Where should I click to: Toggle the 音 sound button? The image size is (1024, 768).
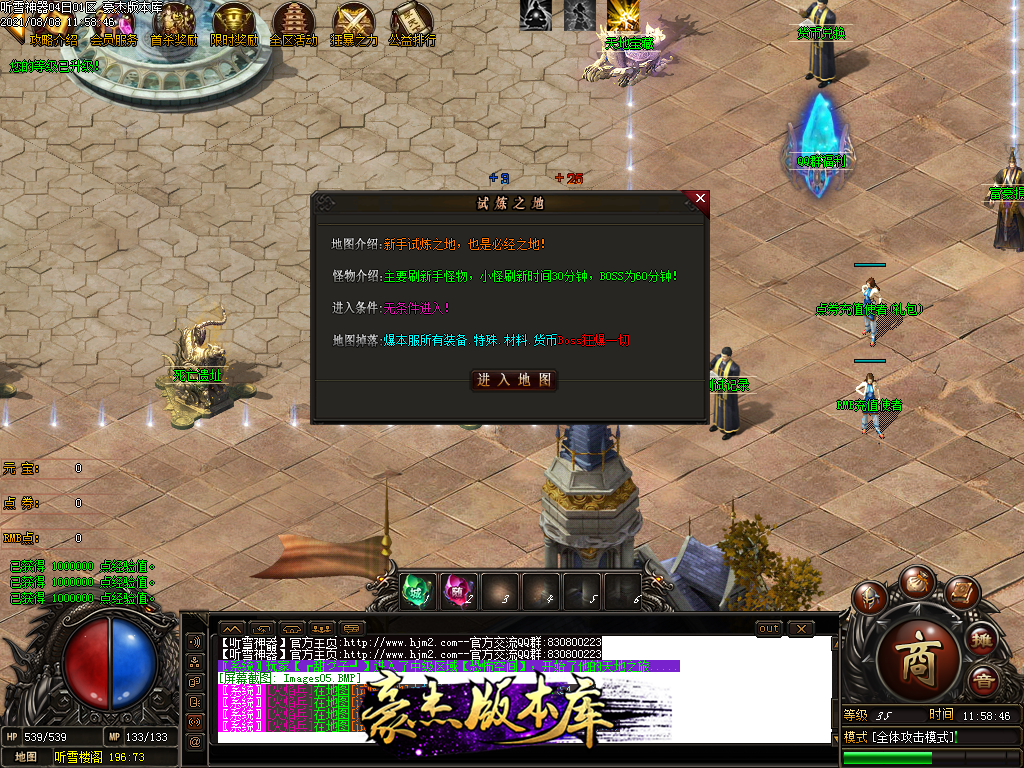(983, 680)
